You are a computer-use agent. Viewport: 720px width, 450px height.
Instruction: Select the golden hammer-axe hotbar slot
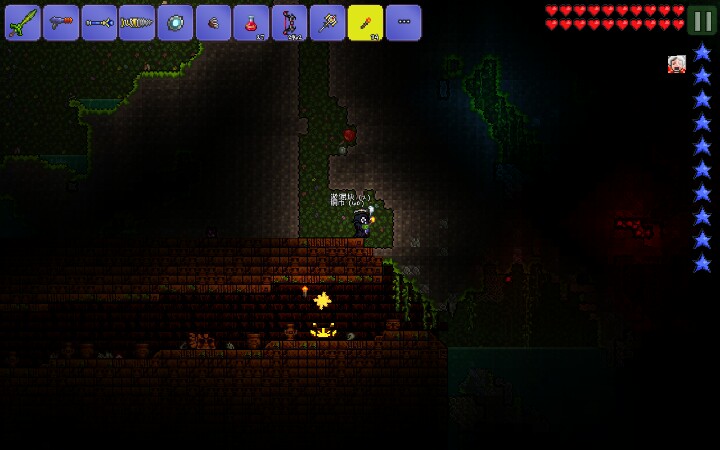[327, 22]
